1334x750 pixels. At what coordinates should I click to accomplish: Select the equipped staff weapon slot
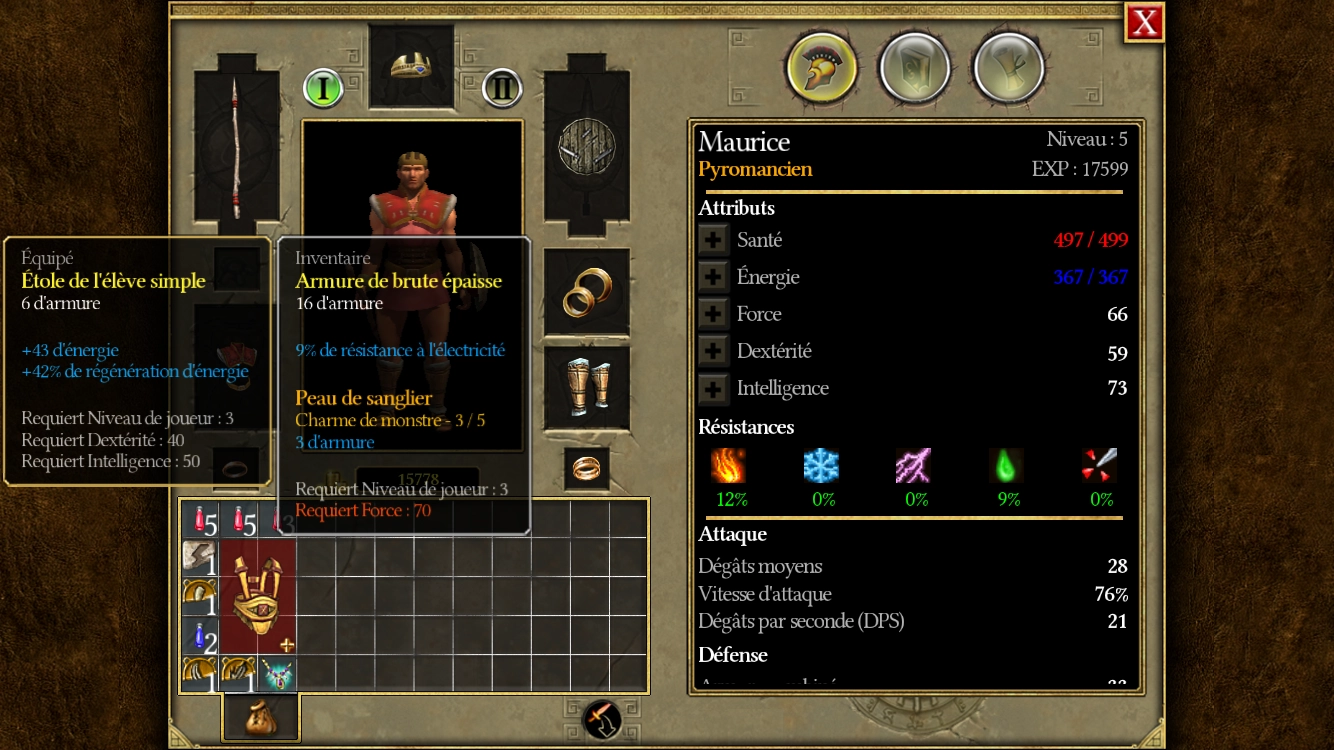pyautogui.click(x=237, y=146)
